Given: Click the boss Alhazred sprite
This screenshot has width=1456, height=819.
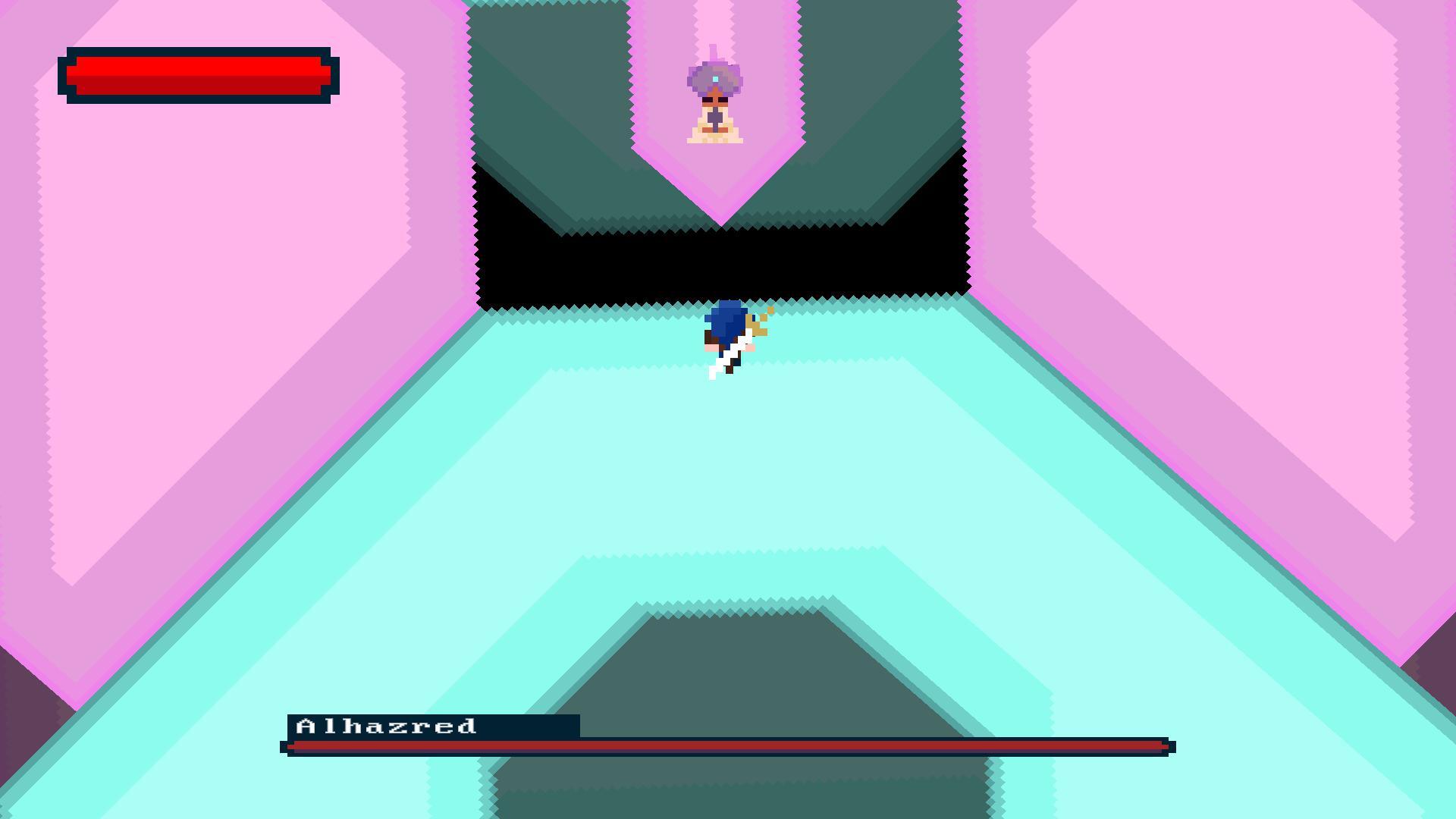Looking at the screenshot, I should pyautogui.click(x=713, y=99).
